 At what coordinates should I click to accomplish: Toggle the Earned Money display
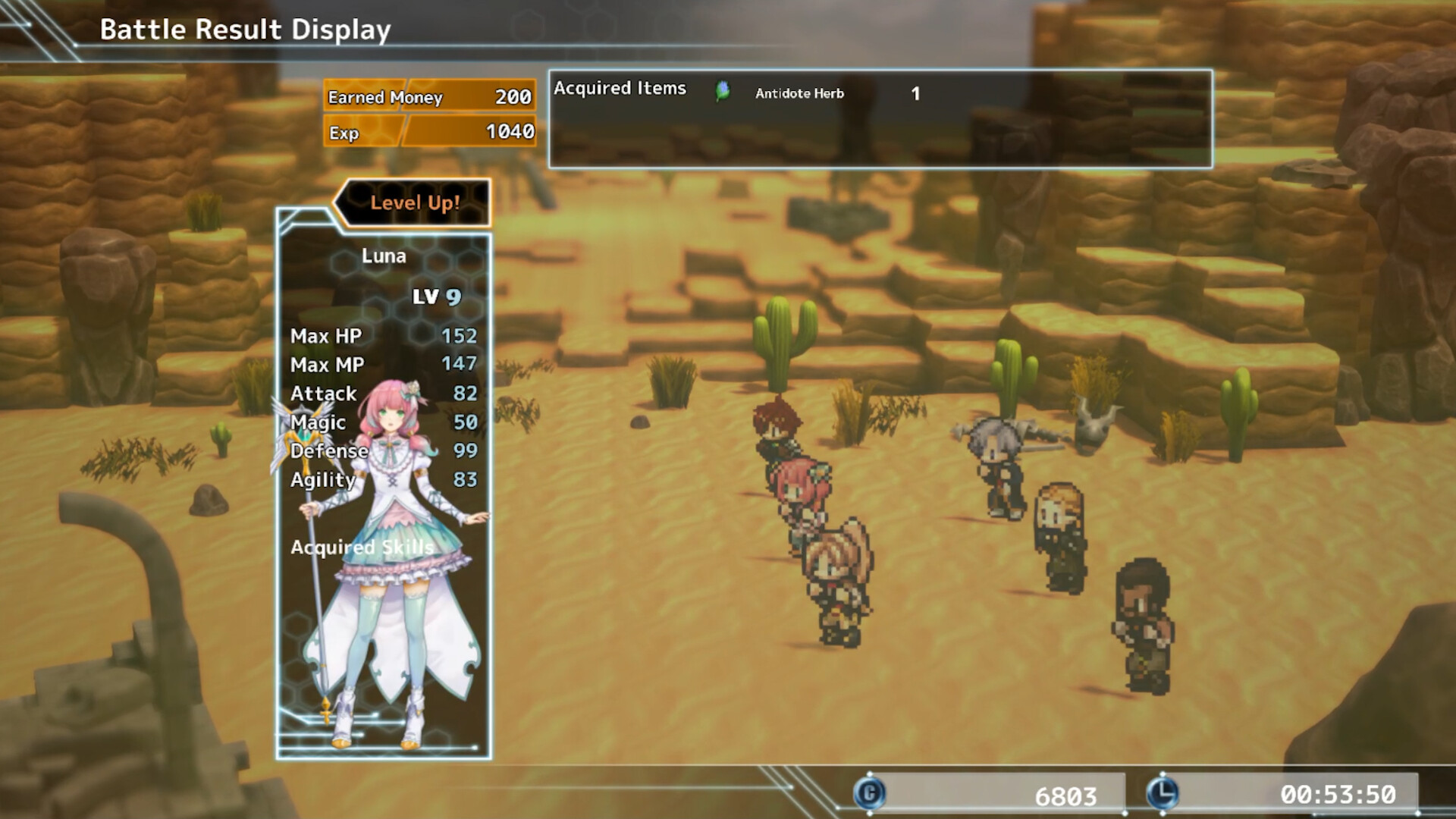(x=429, y=97)
